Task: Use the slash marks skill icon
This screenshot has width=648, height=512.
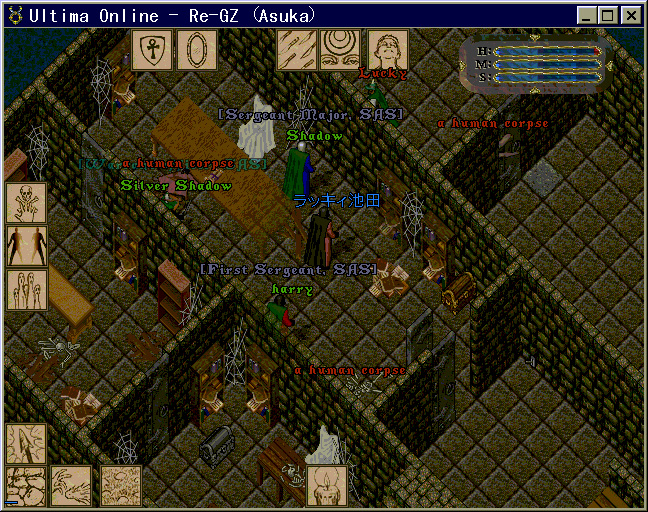Action: (x=296, y=50)
